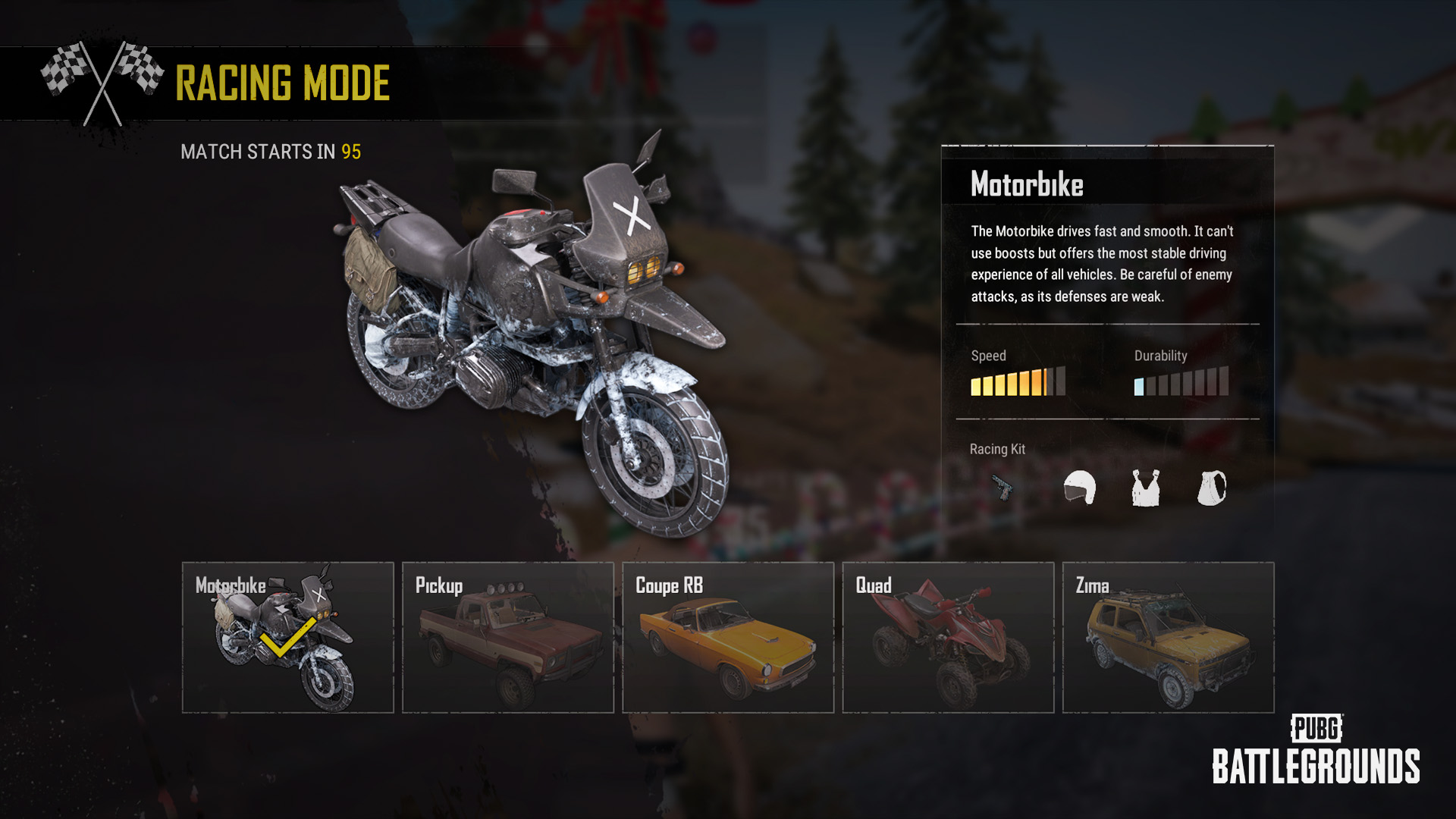Click the Match Starts In countdown text

[x=271, y=151]
